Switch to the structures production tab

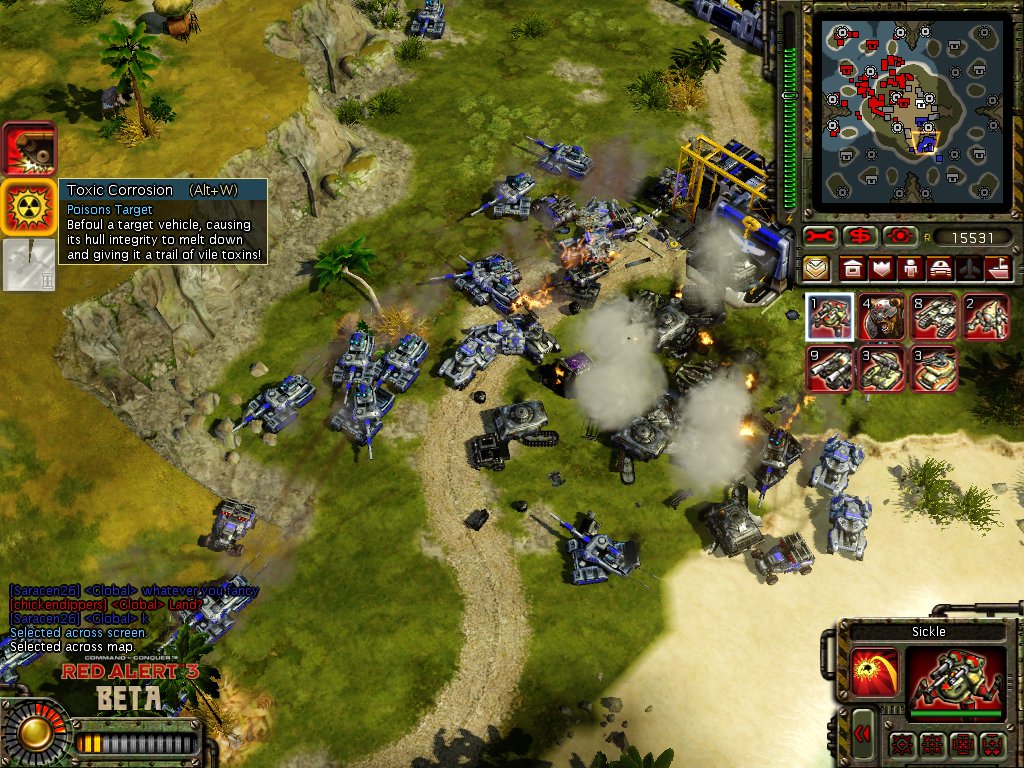853,269
